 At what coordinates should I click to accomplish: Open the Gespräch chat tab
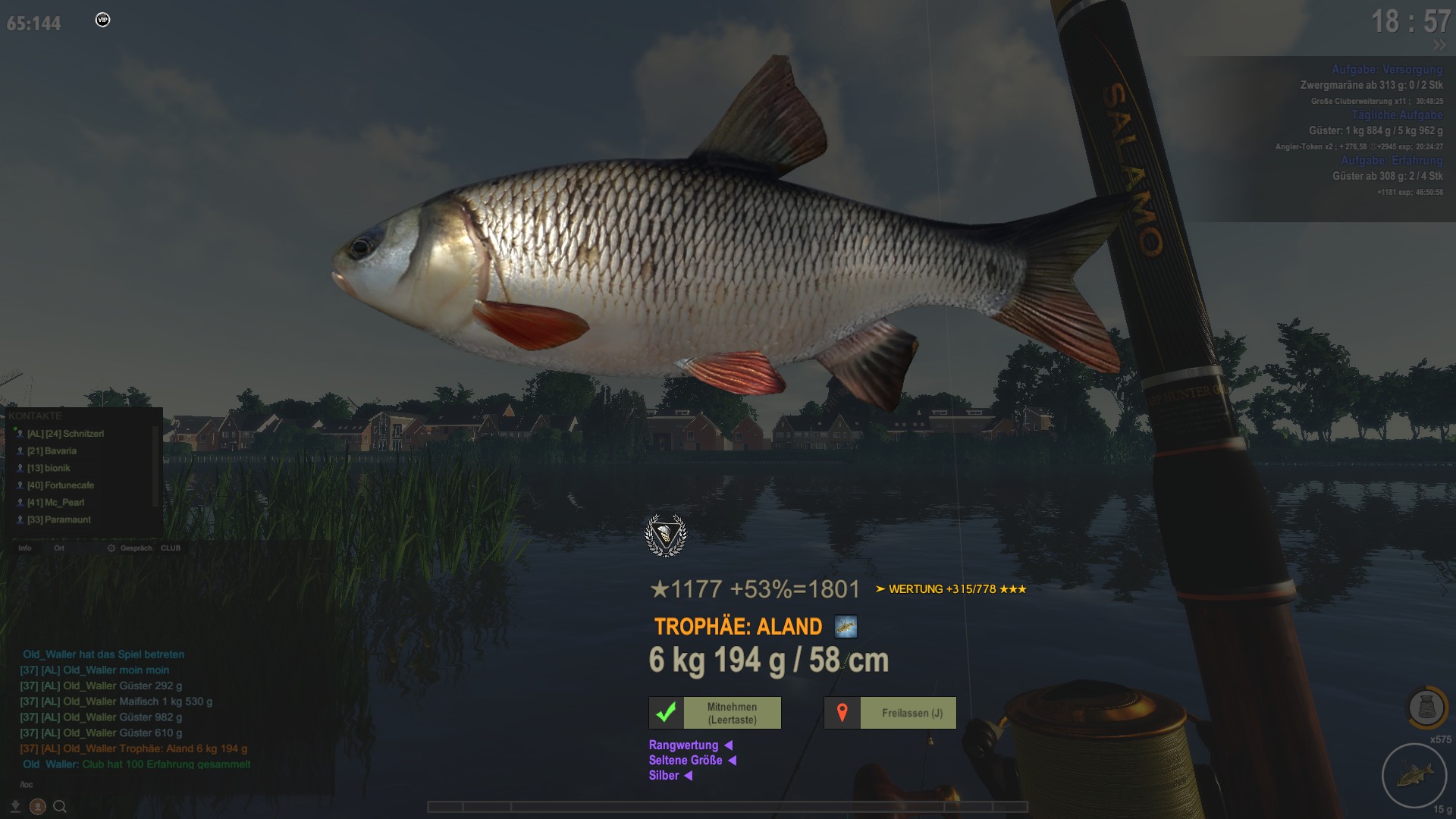(136, 548)
